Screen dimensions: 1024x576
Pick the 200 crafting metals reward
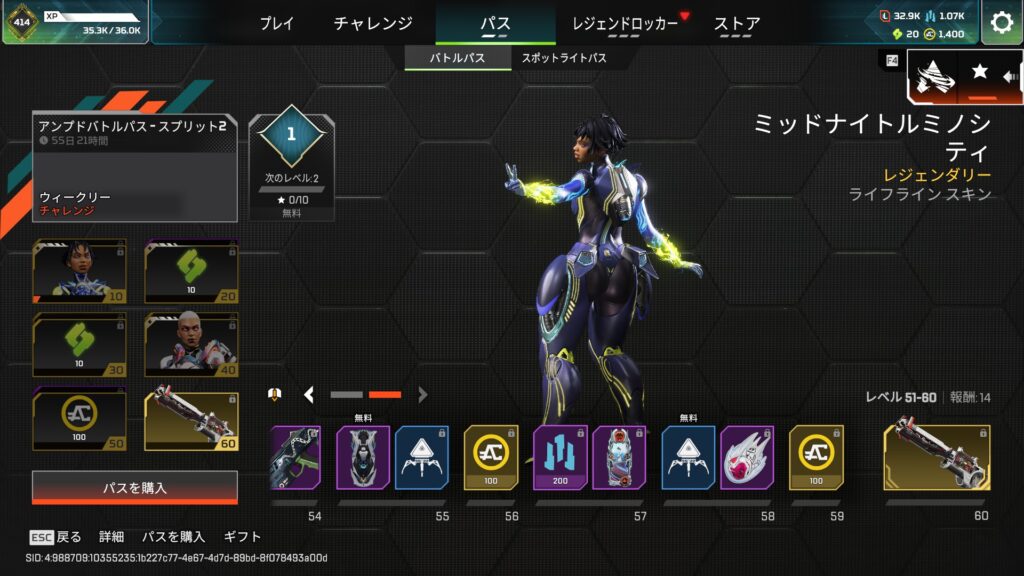coord(560,457)
